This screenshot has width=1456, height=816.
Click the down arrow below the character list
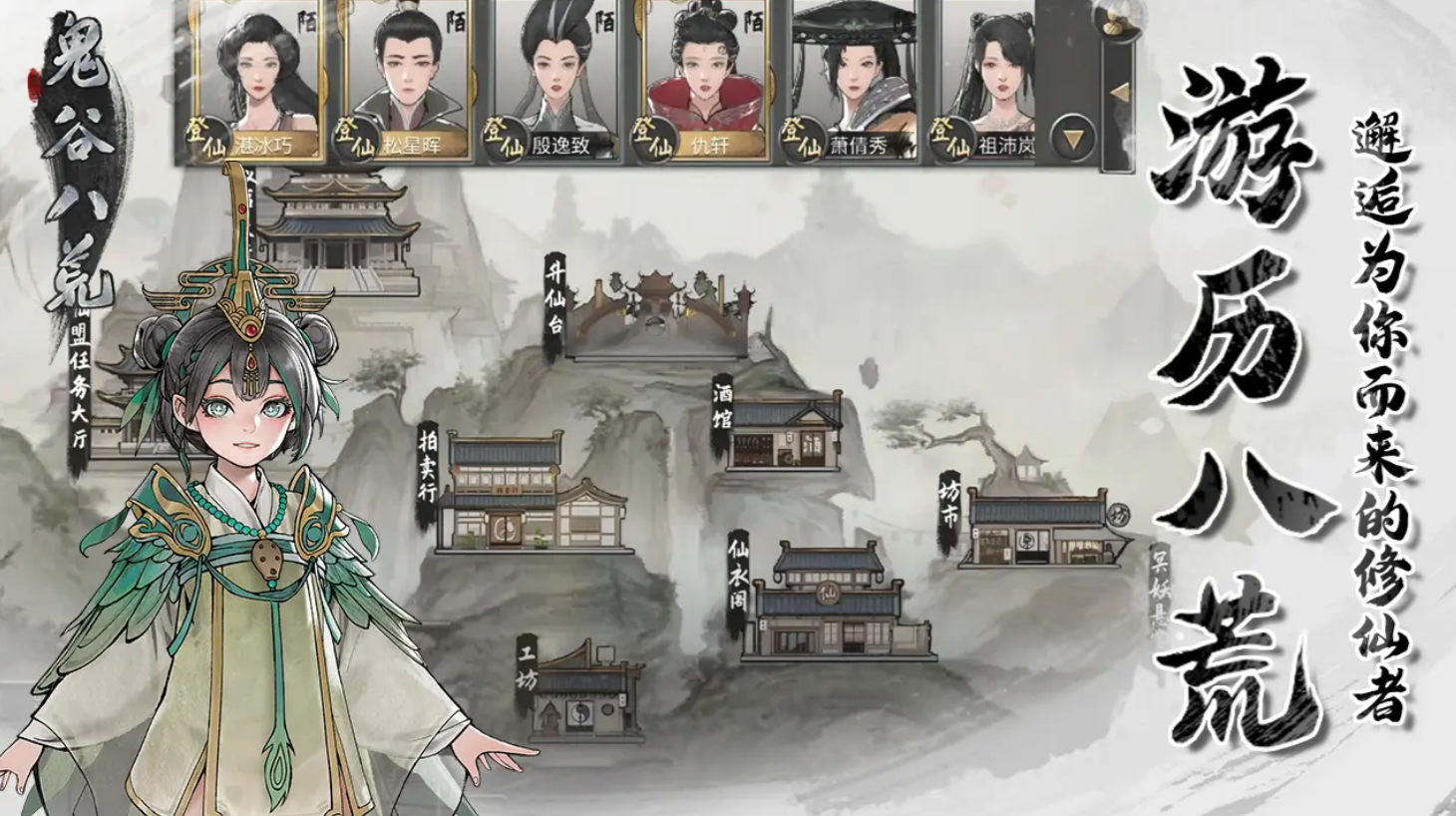pyautogui.click(x=1074, y=139)
